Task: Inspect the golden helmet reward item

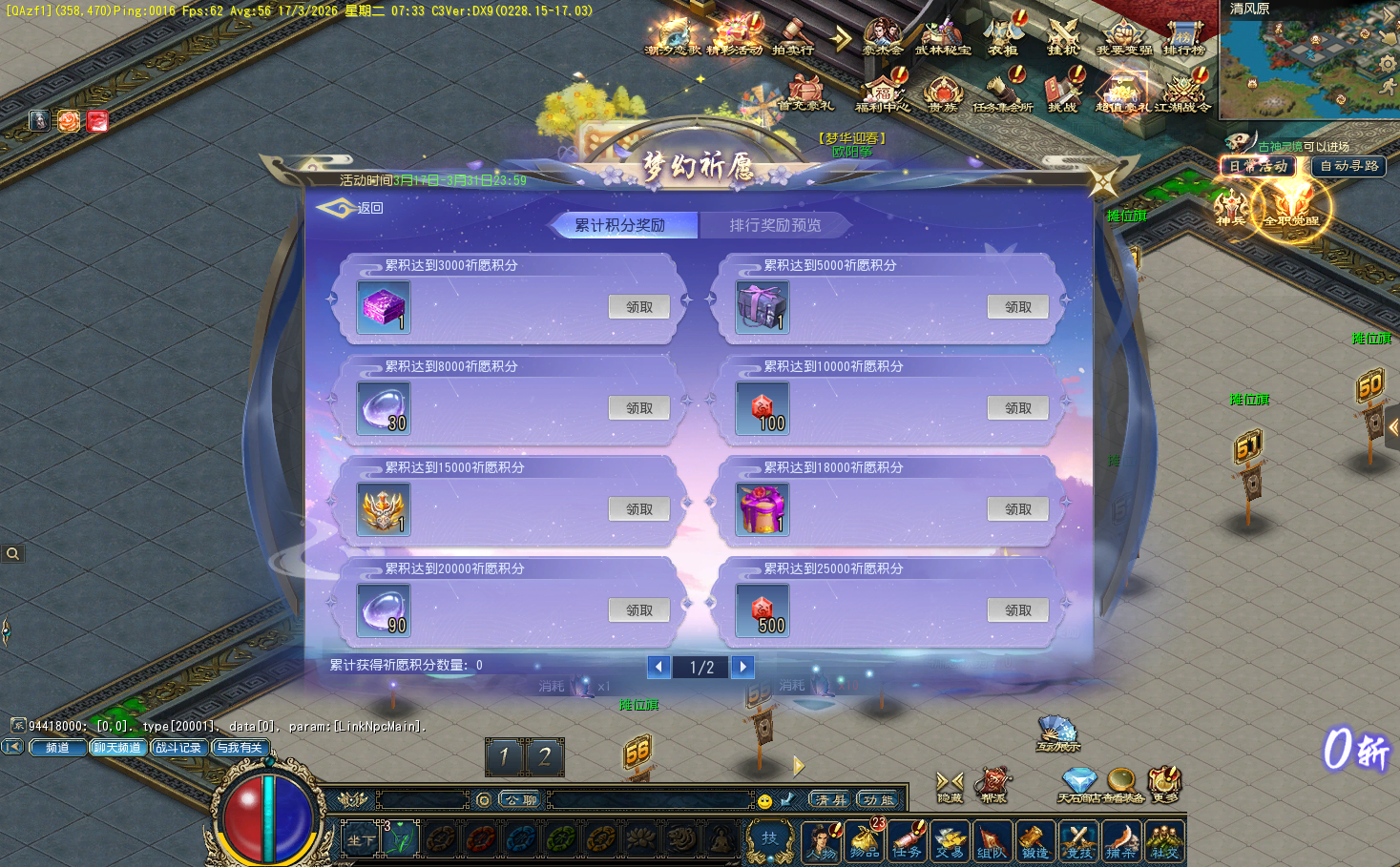Action: pyautogui.click(x=384, y=509)
